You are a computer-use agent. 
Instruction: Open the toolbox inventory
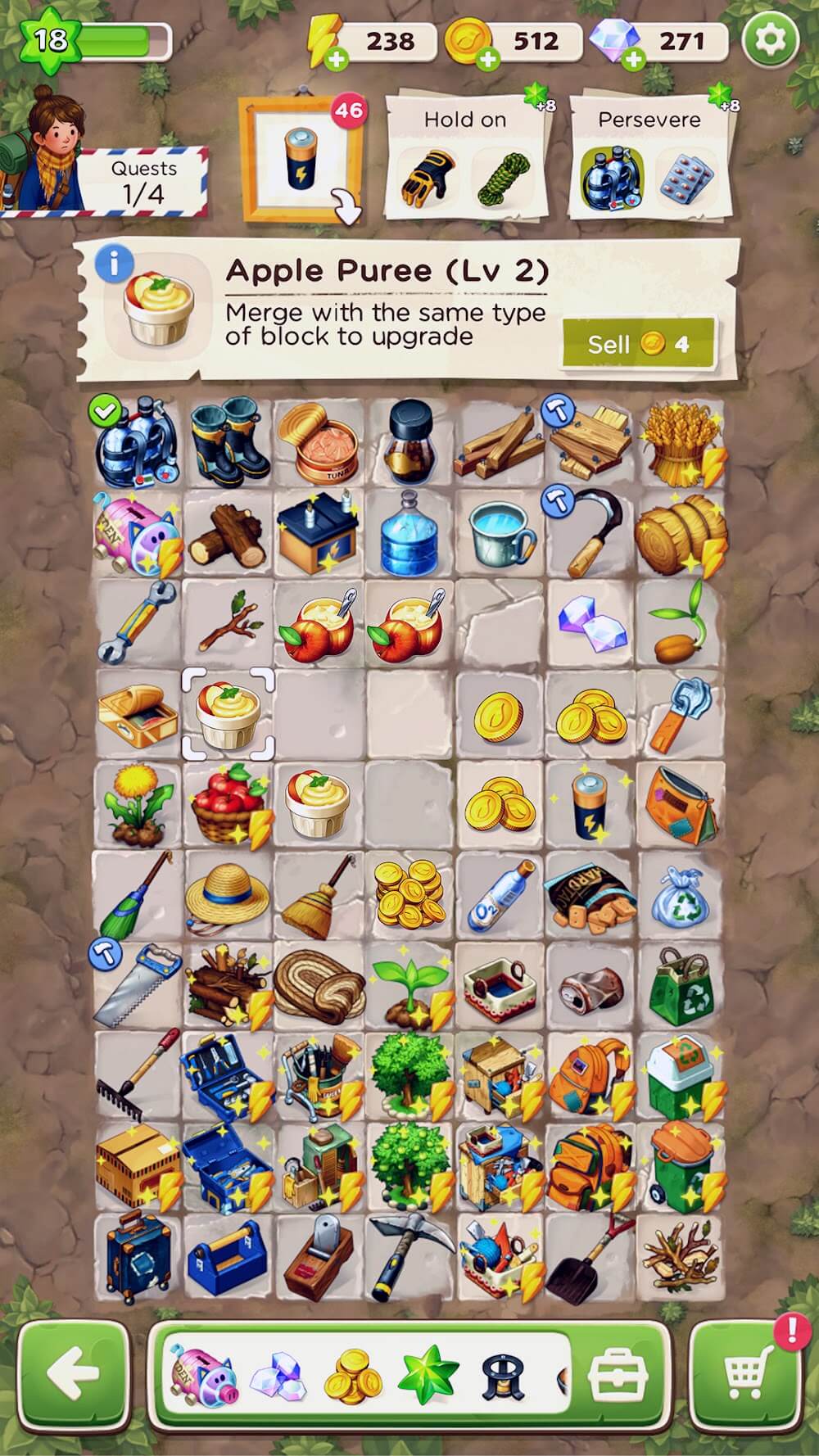pyautogui.click(x=618, y=1376)
